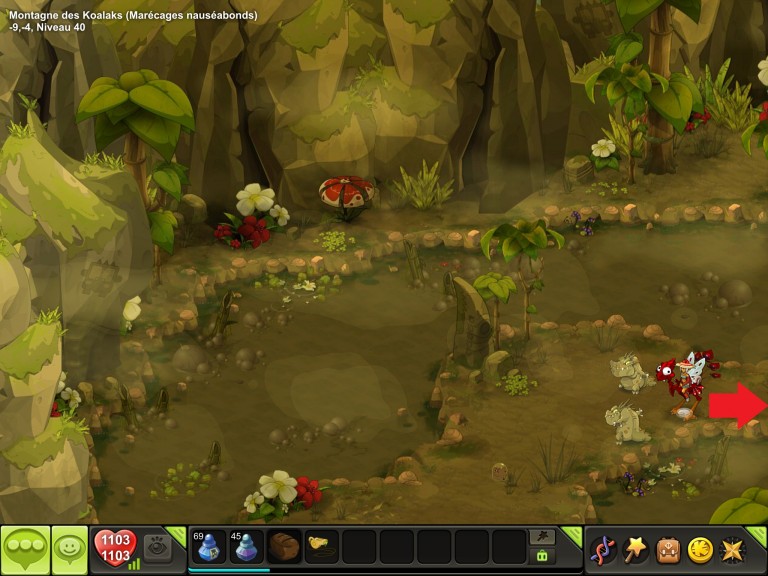Switch hotbar with the running figure button
This screenshot has width=768, height=576.
coord(543,536)
